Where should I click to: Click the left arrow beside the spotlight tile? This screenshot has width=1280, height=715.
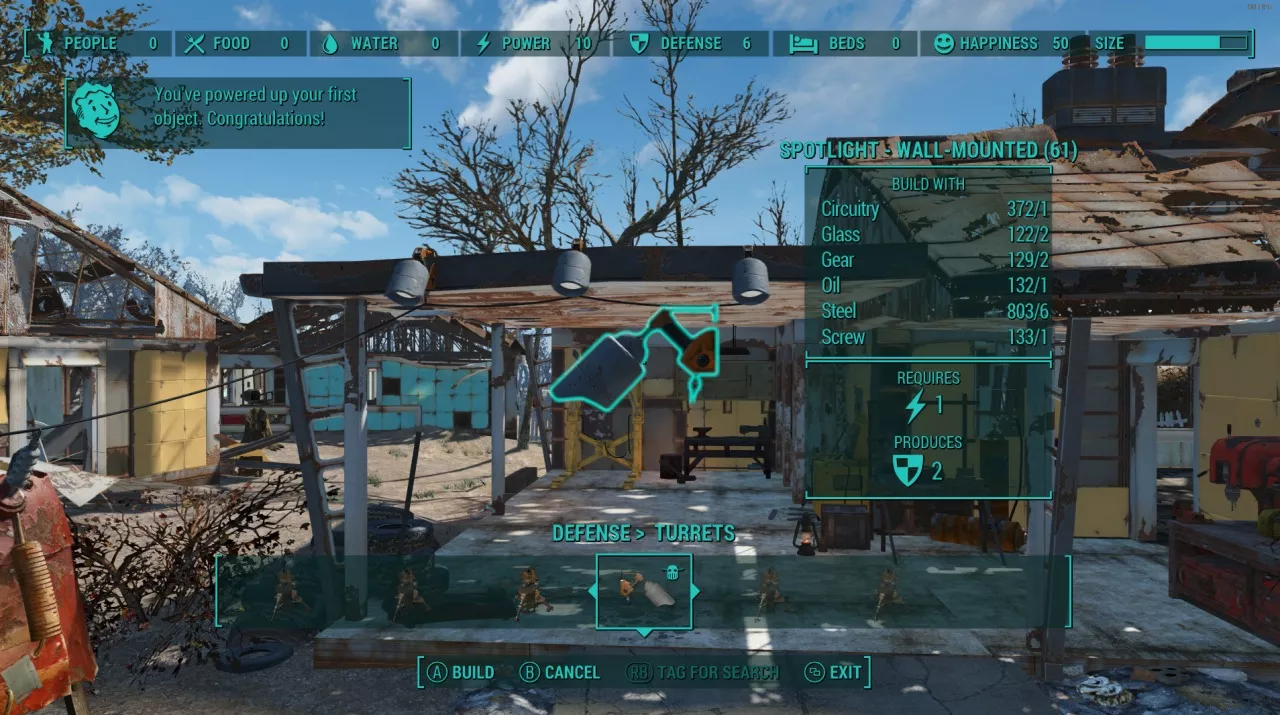click(591, 591)
